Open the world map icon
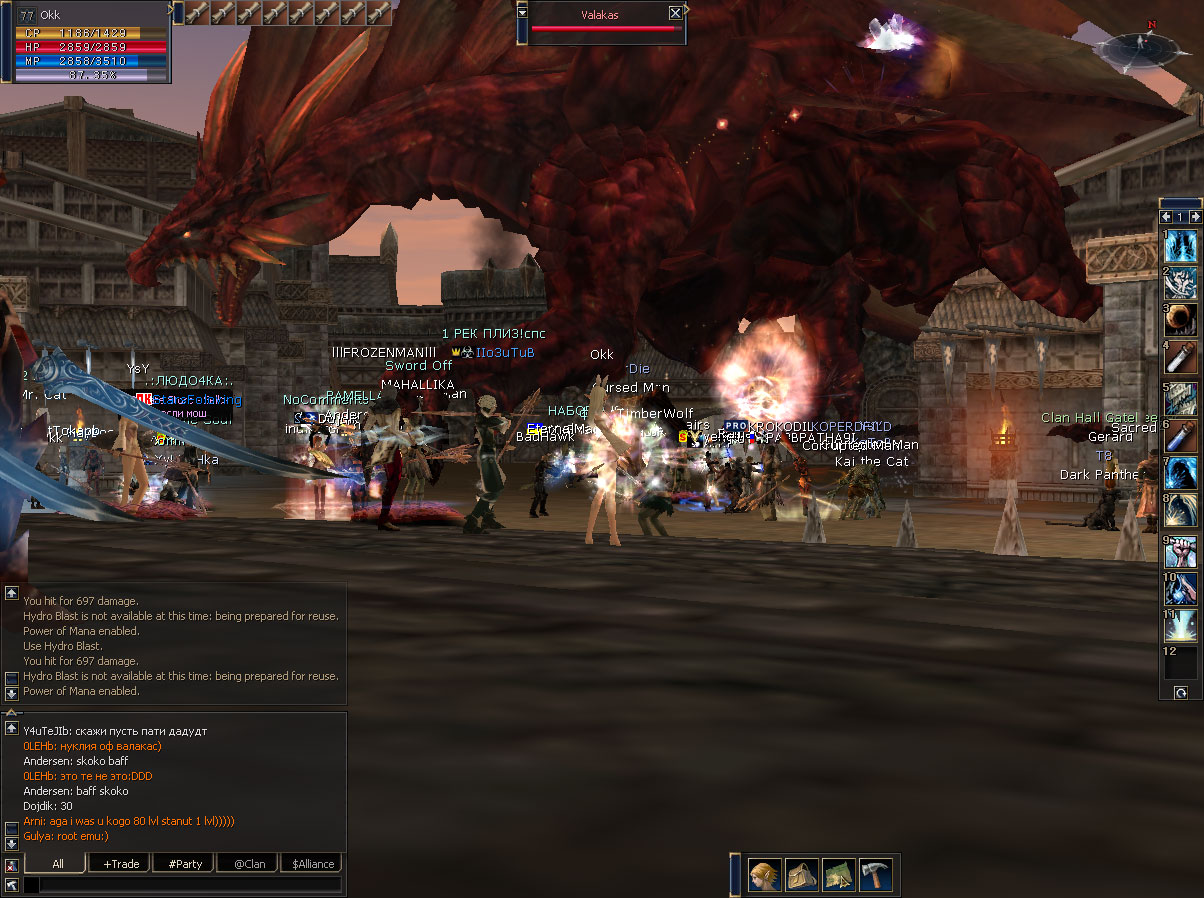This screenshot has height=898, width=1204. coord(839,876)
